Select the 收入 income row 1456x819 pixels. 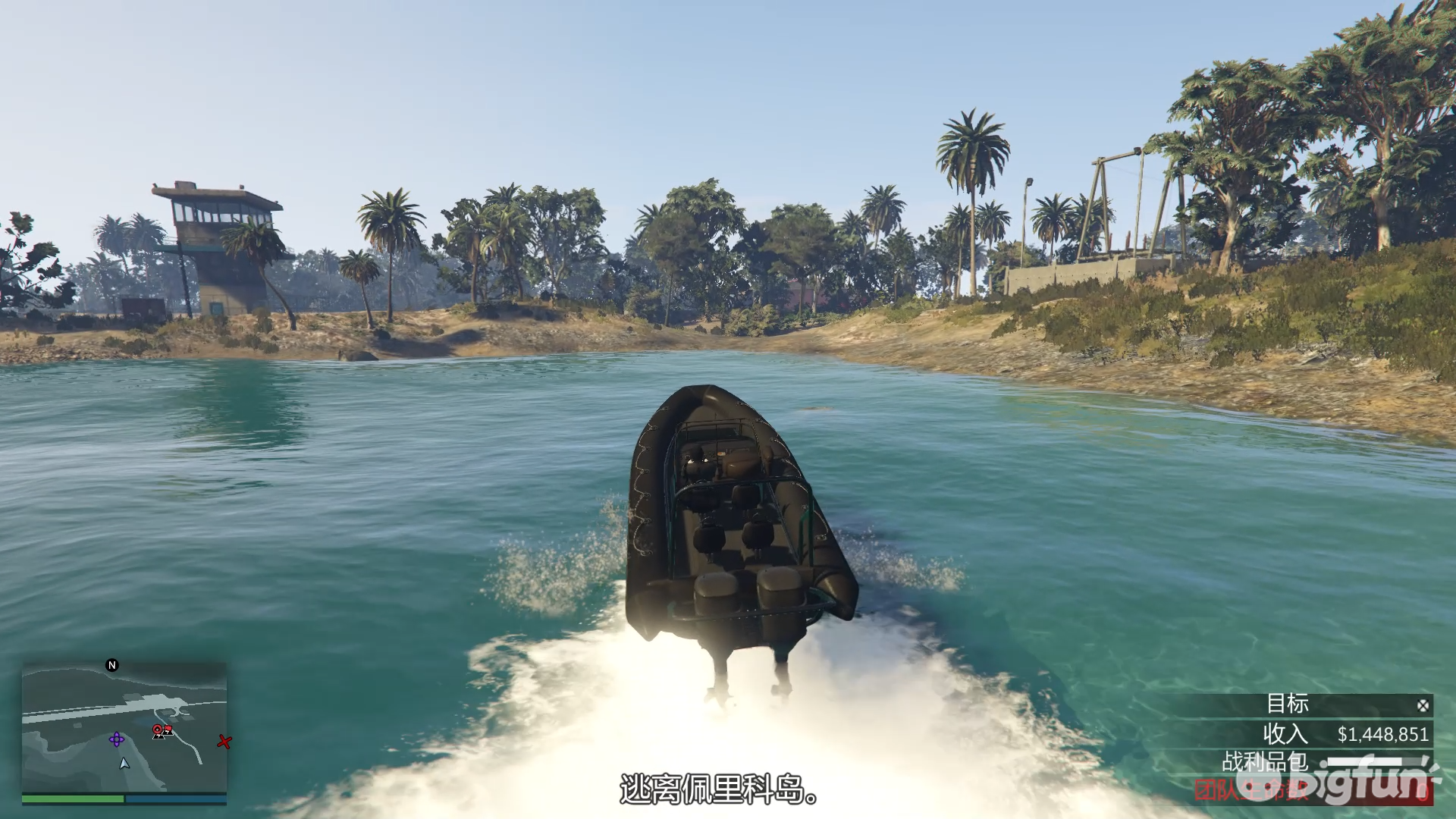tap(1285, 733)
